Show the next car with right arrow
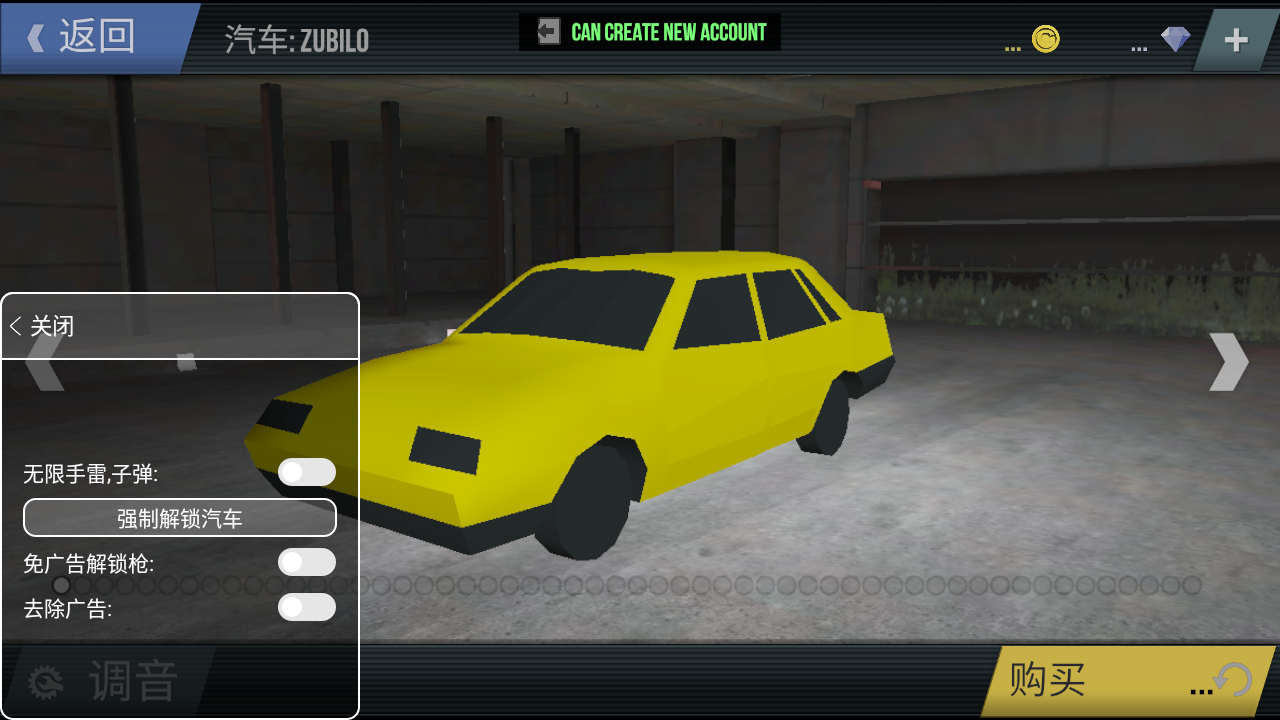 pyautogui.click(x=1228, y=361)
